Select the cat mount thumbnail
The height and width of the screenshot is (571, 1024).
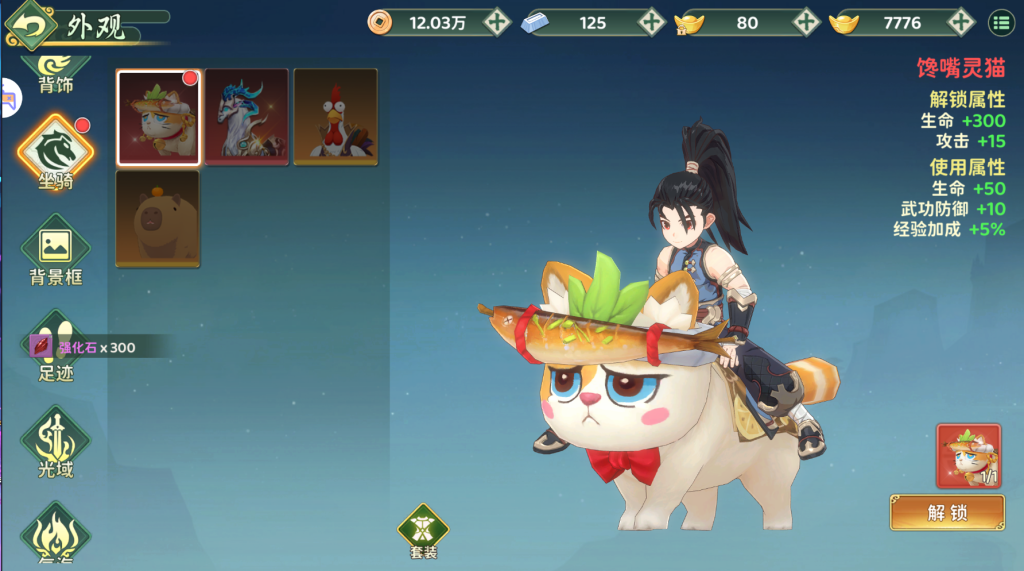pyautogui.click(x=158, y=116)
